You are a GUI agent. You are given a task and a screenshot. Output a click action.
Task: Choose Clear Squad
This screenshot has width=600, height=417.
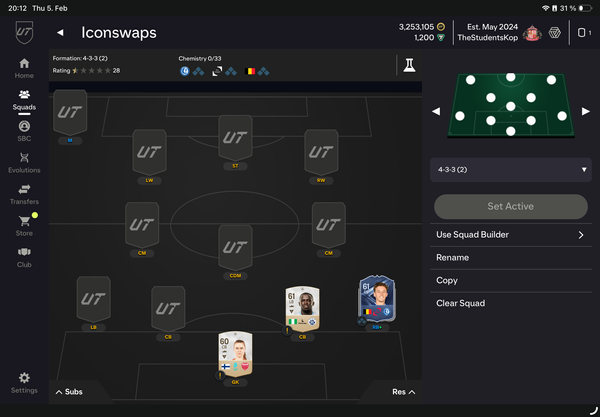coord(460,303)
